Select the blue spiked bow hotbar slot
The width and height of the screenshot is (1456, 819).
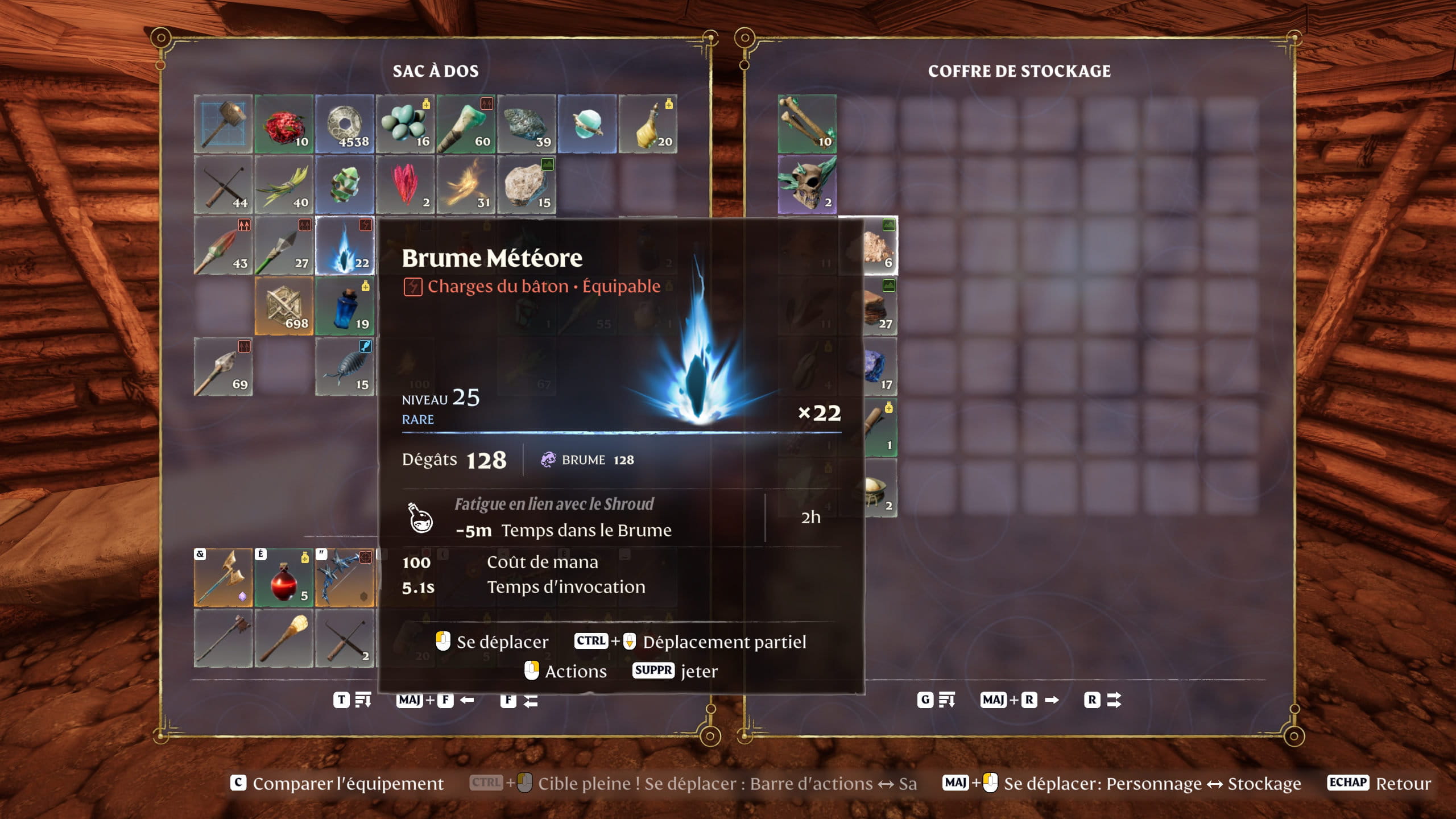345,577
